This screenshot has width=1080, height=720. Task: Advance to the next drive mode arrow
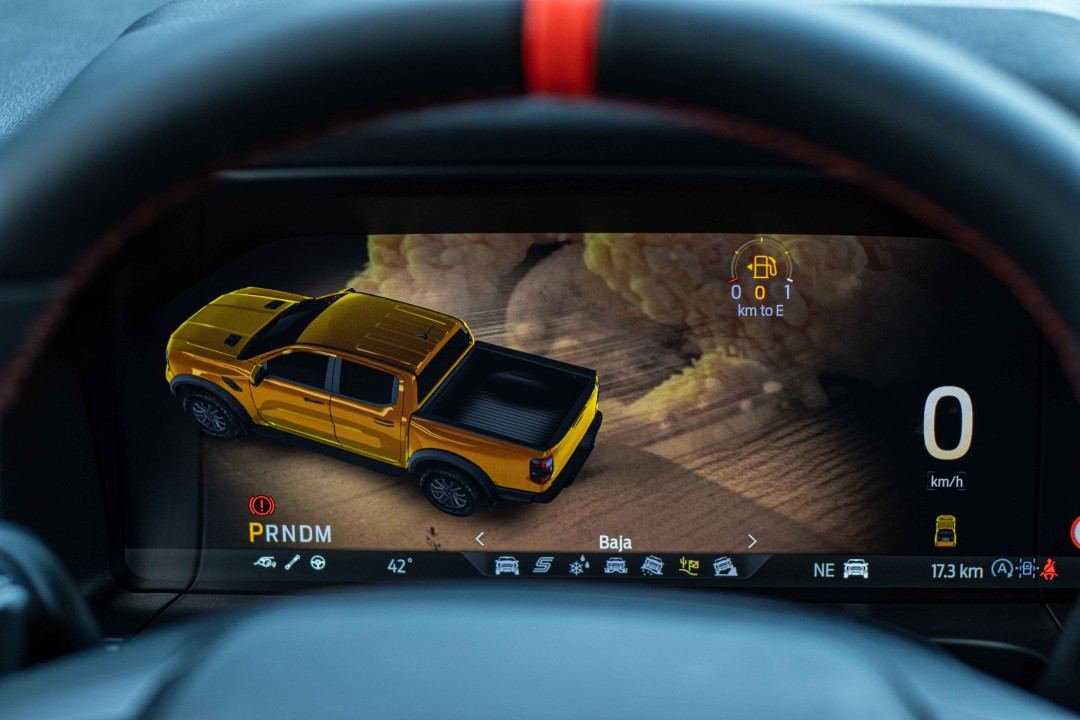coord(752,541)
